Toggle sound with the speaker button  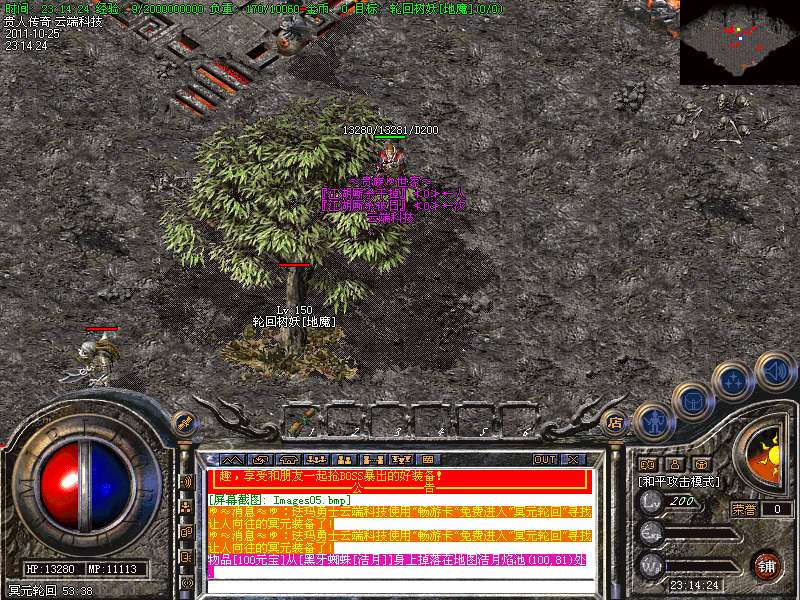(774, 372)
